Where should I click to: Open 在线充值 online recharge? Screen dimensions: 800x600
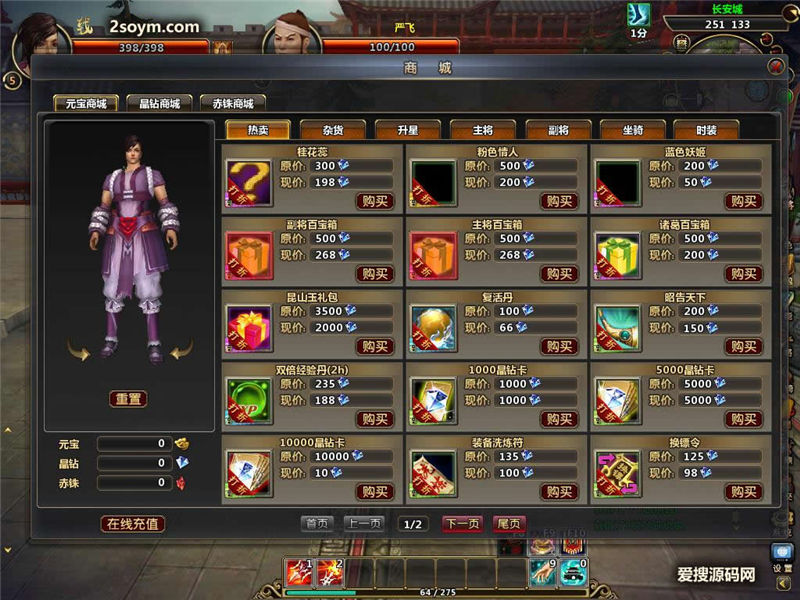click(x=133, y=523)
